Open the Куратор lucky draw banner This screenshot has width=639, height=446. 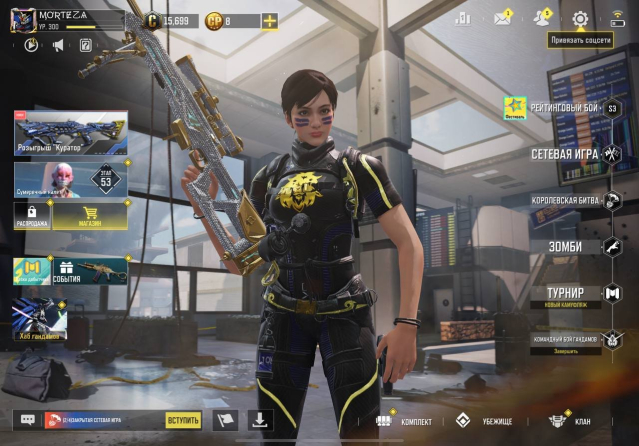(70, 133)
